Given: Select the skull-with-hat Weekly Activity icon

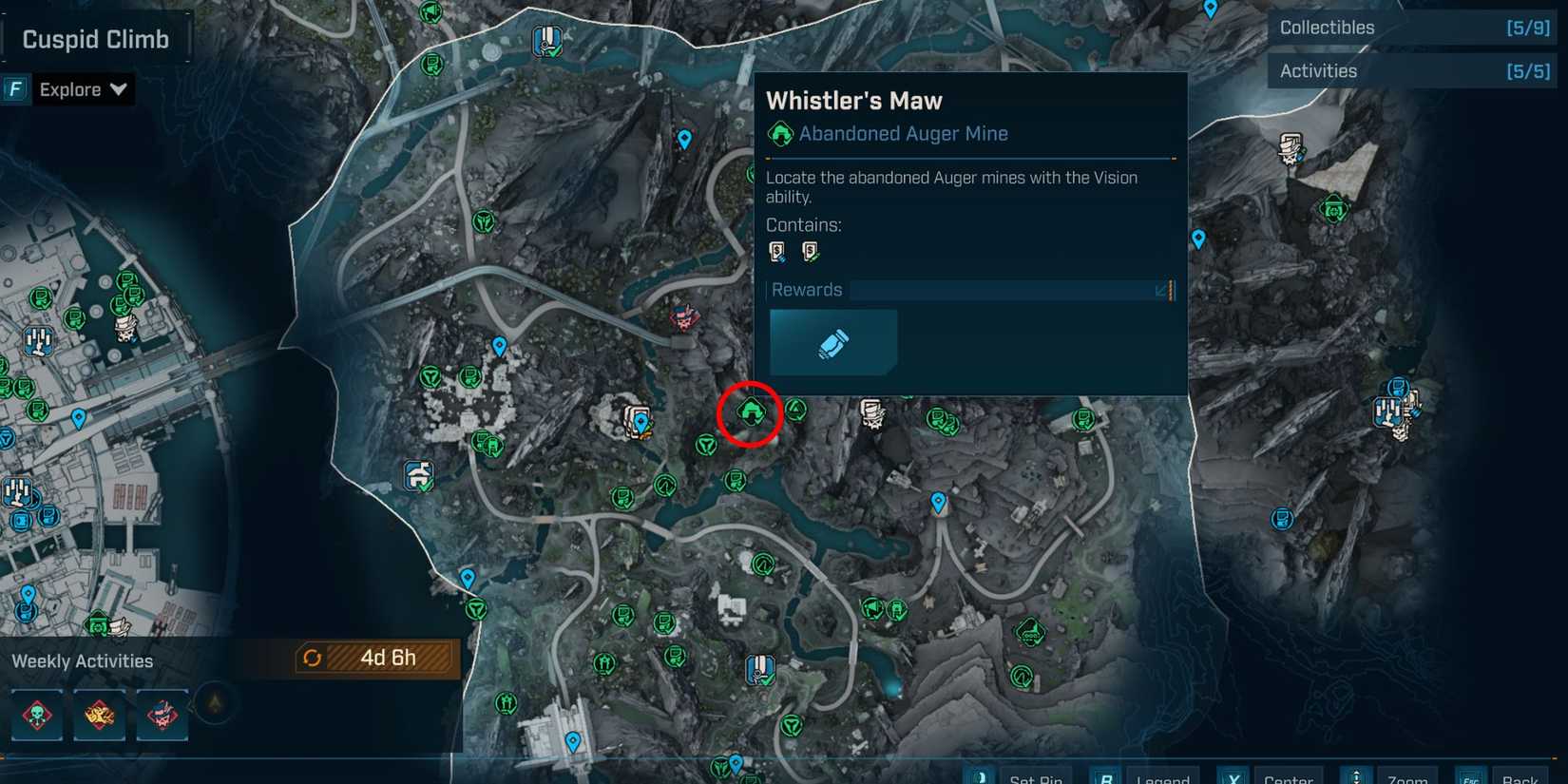Looking at the screenshot, I should (161, 715).
